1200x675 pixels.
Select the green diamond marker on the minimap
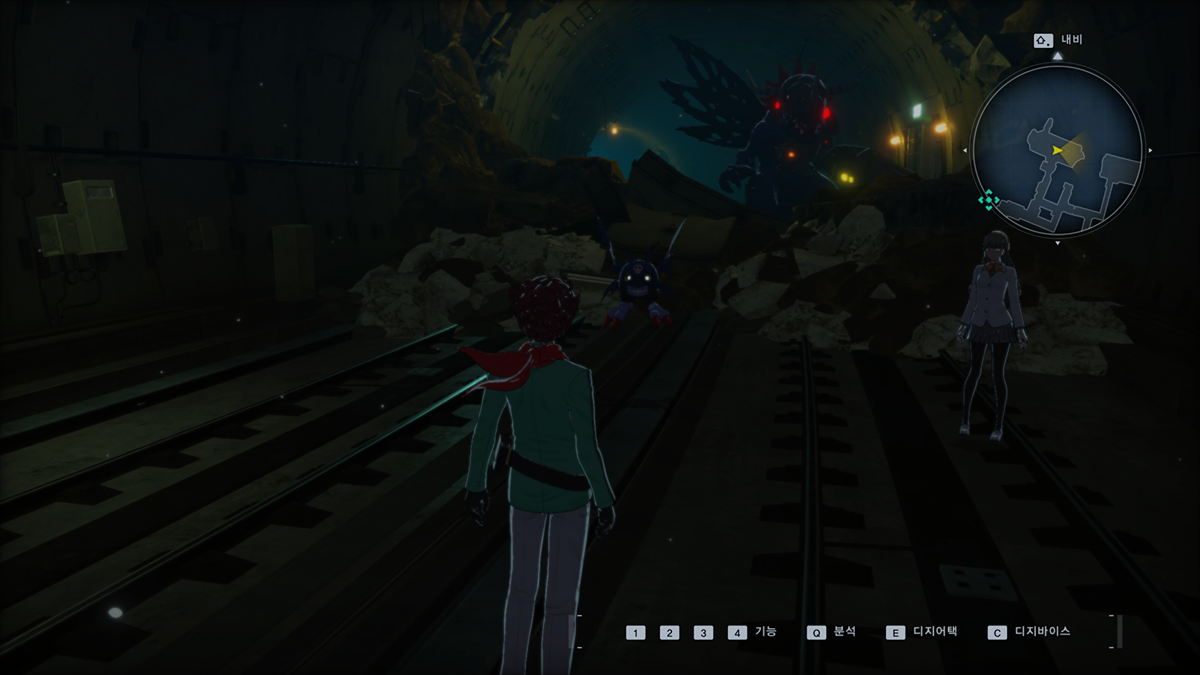988,200
